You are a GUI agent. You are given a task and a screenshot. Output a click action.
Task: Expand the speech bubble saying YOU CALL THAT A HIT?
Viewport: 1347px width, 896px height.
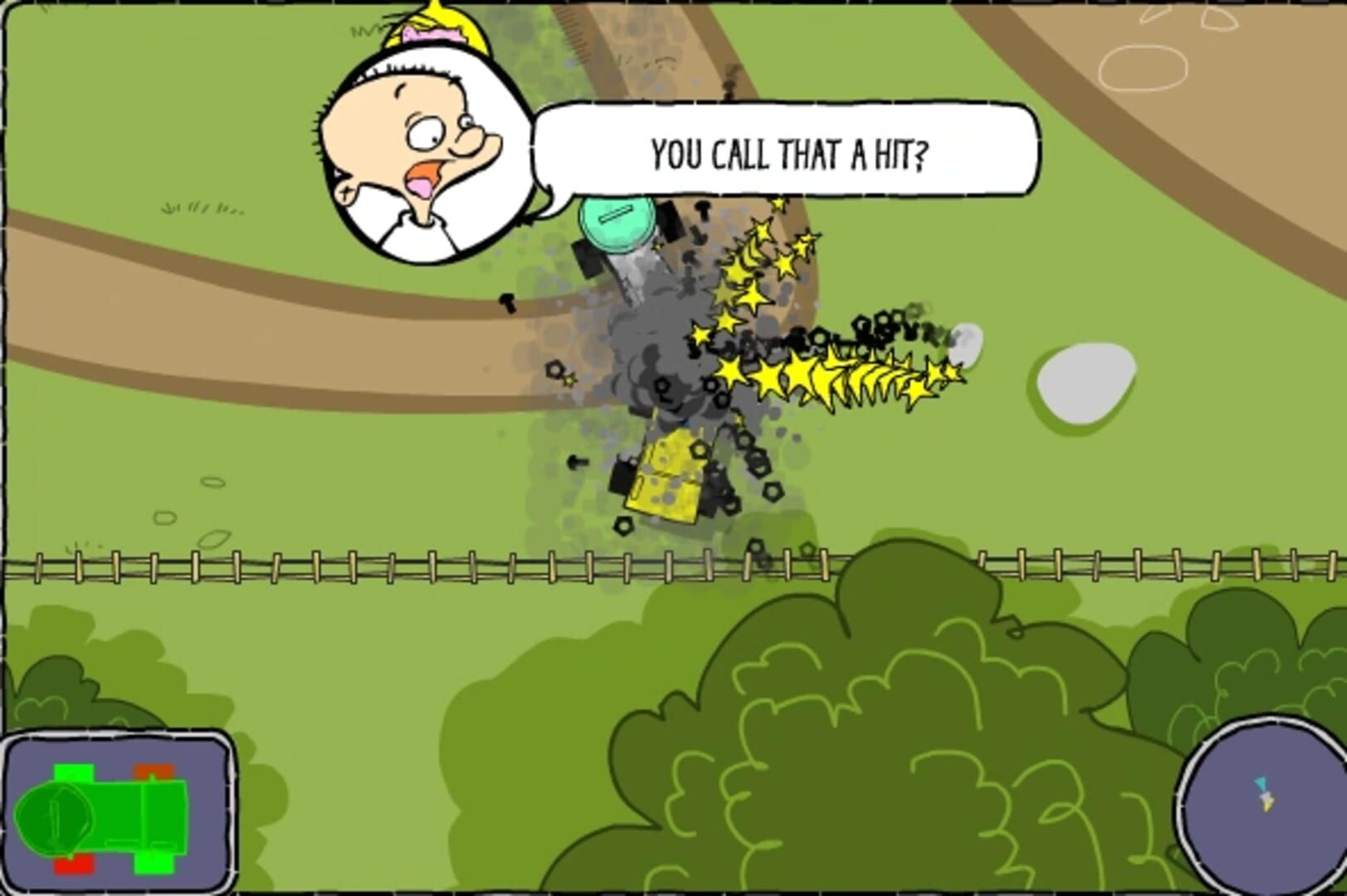pos(788,151)
